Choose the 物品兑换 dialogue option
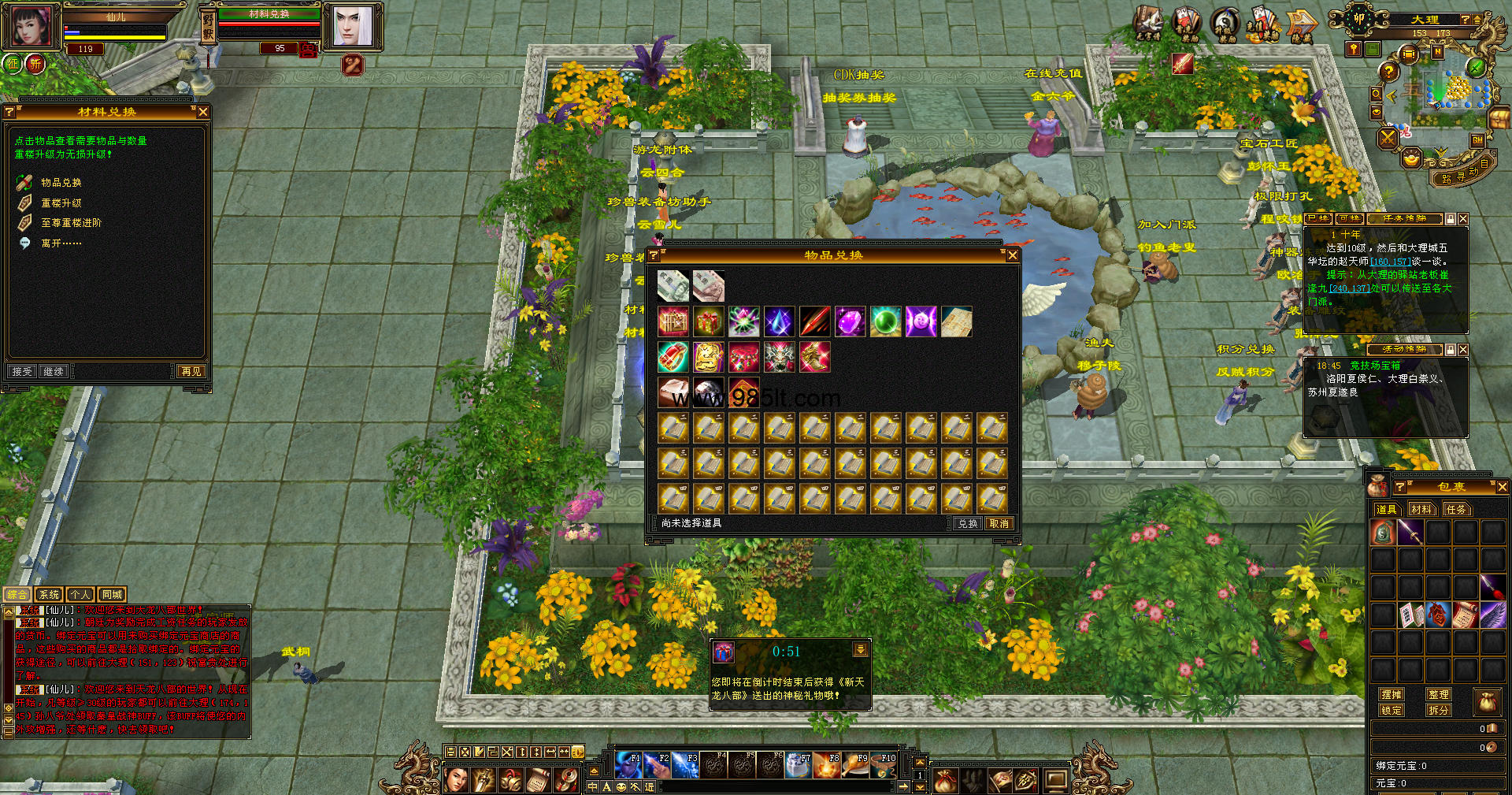Screen dimensions: 1512x795 tap(61, 182)
